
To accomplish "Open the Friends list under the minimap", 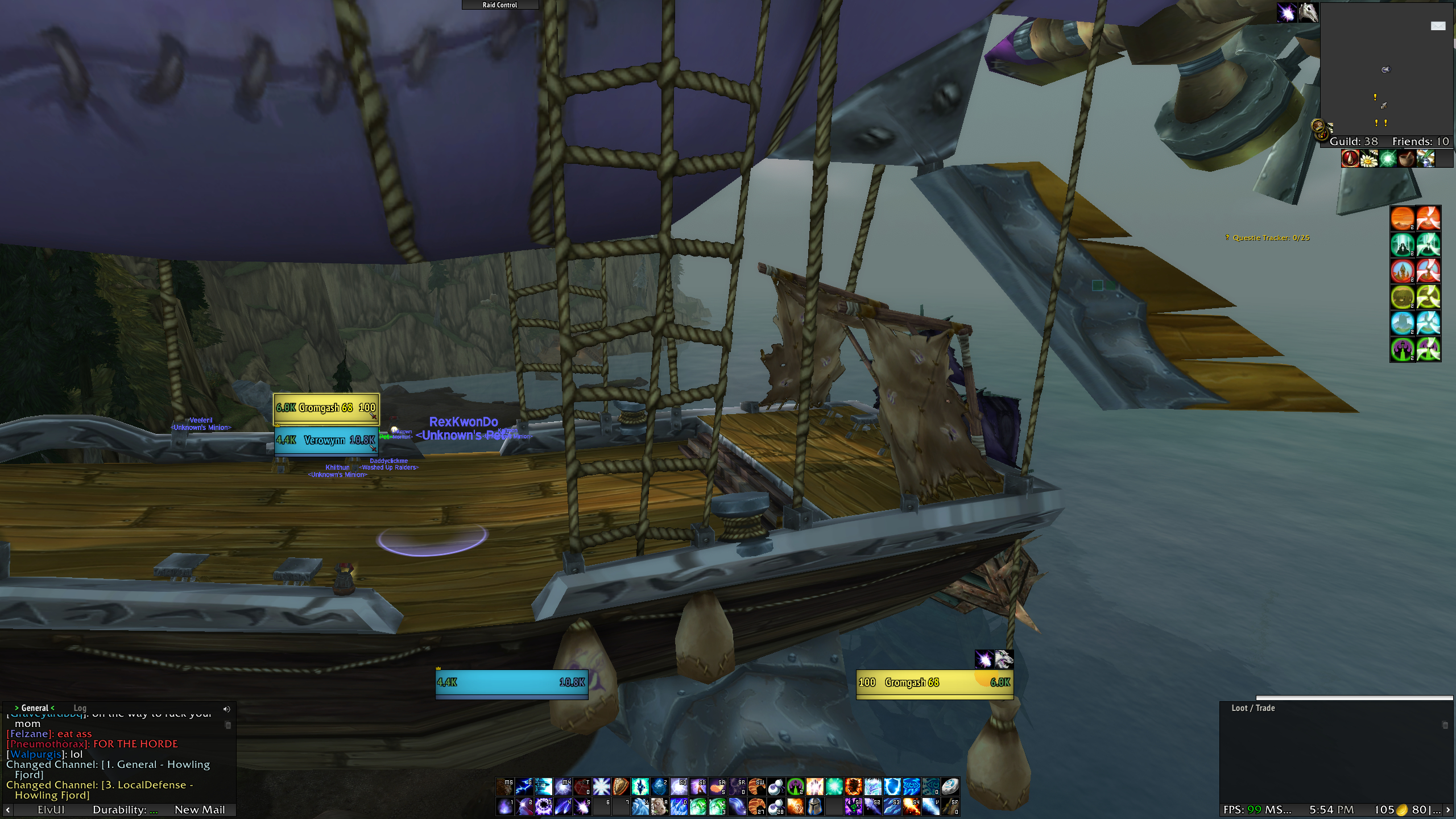I will 1420,142.
